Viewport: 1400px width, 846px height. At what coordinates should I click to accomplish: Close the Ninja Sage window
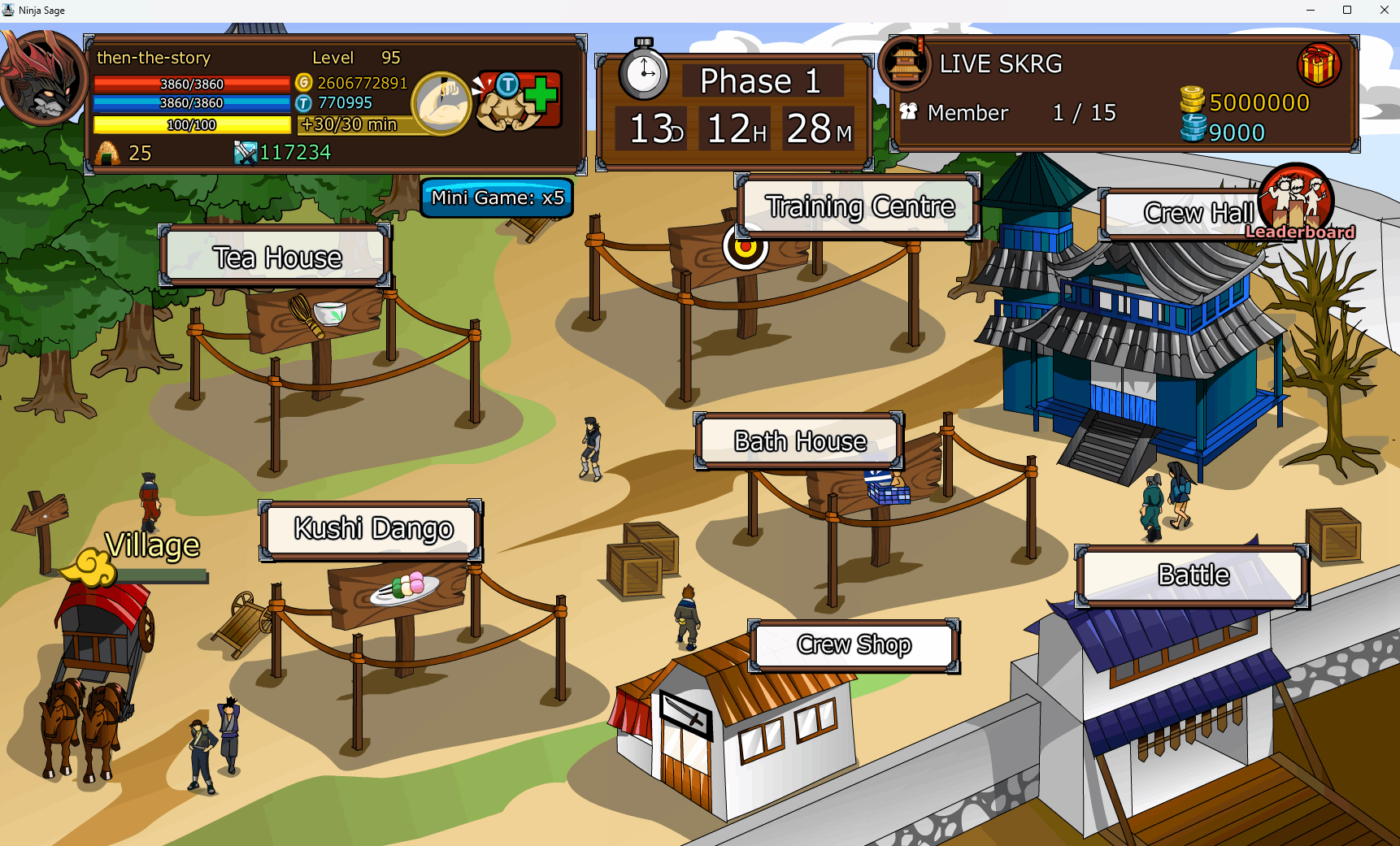[x=1384, y=11]
